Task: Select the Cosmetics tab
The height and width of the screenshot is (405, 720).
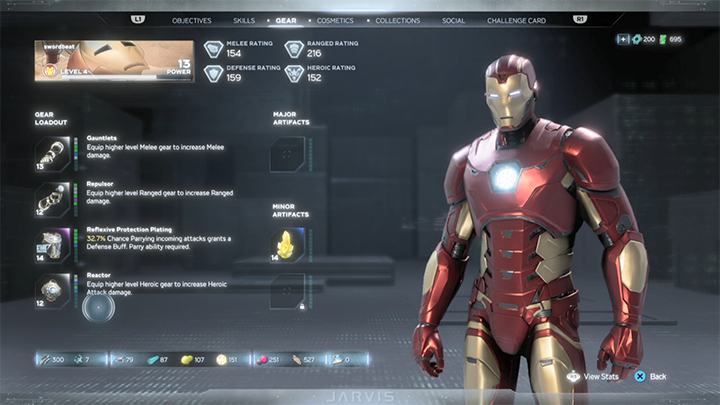Action: click(x=335, y=20)
